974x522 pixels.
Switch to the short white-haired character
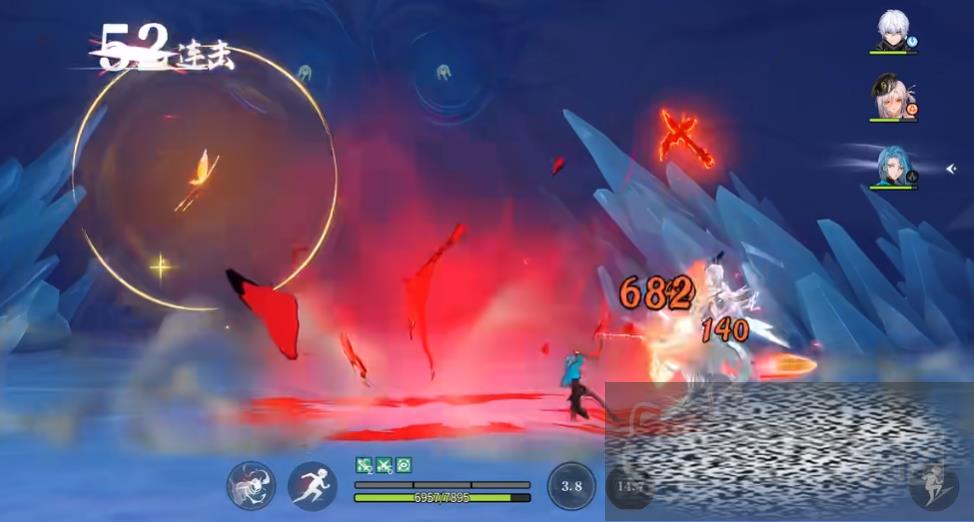(x=893, y=31)
